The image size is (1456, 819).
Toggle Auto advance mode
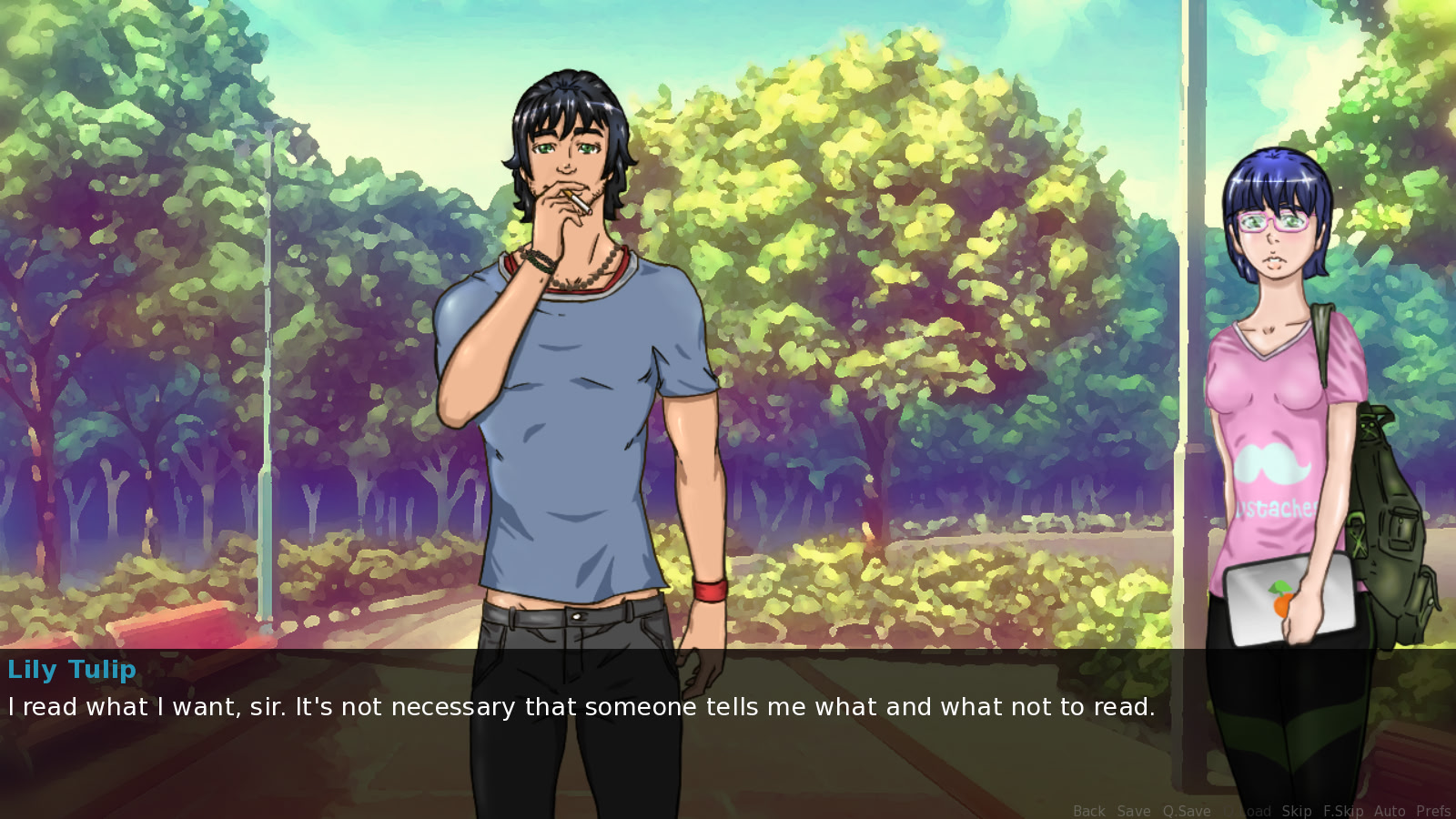click(x=1390, y=811)
